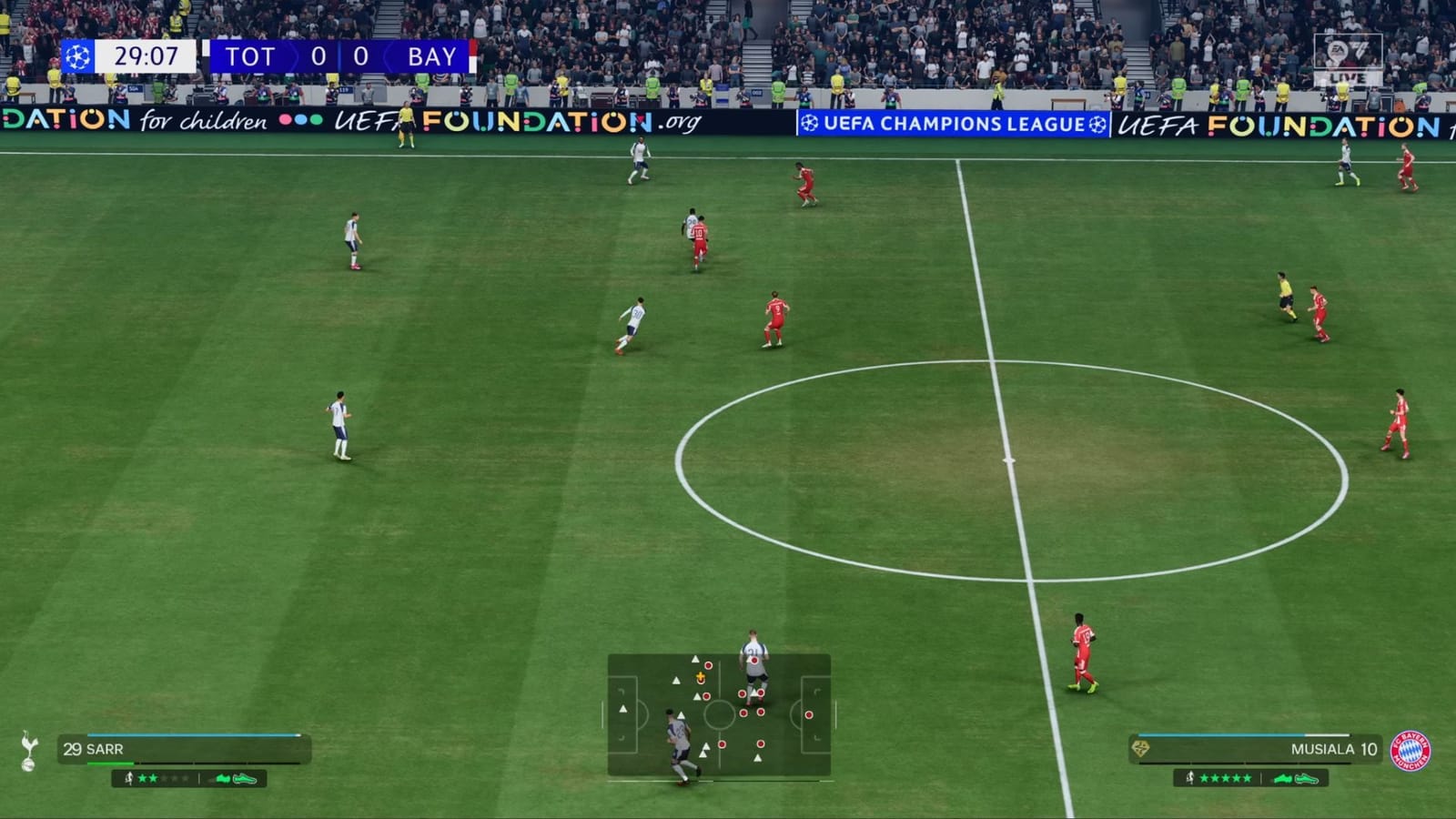Image resolution: width=1456 pixels, height=819 pixels.
Task: Click the green weak-foot boot icon under Musiala
Action: [1306, 779]
